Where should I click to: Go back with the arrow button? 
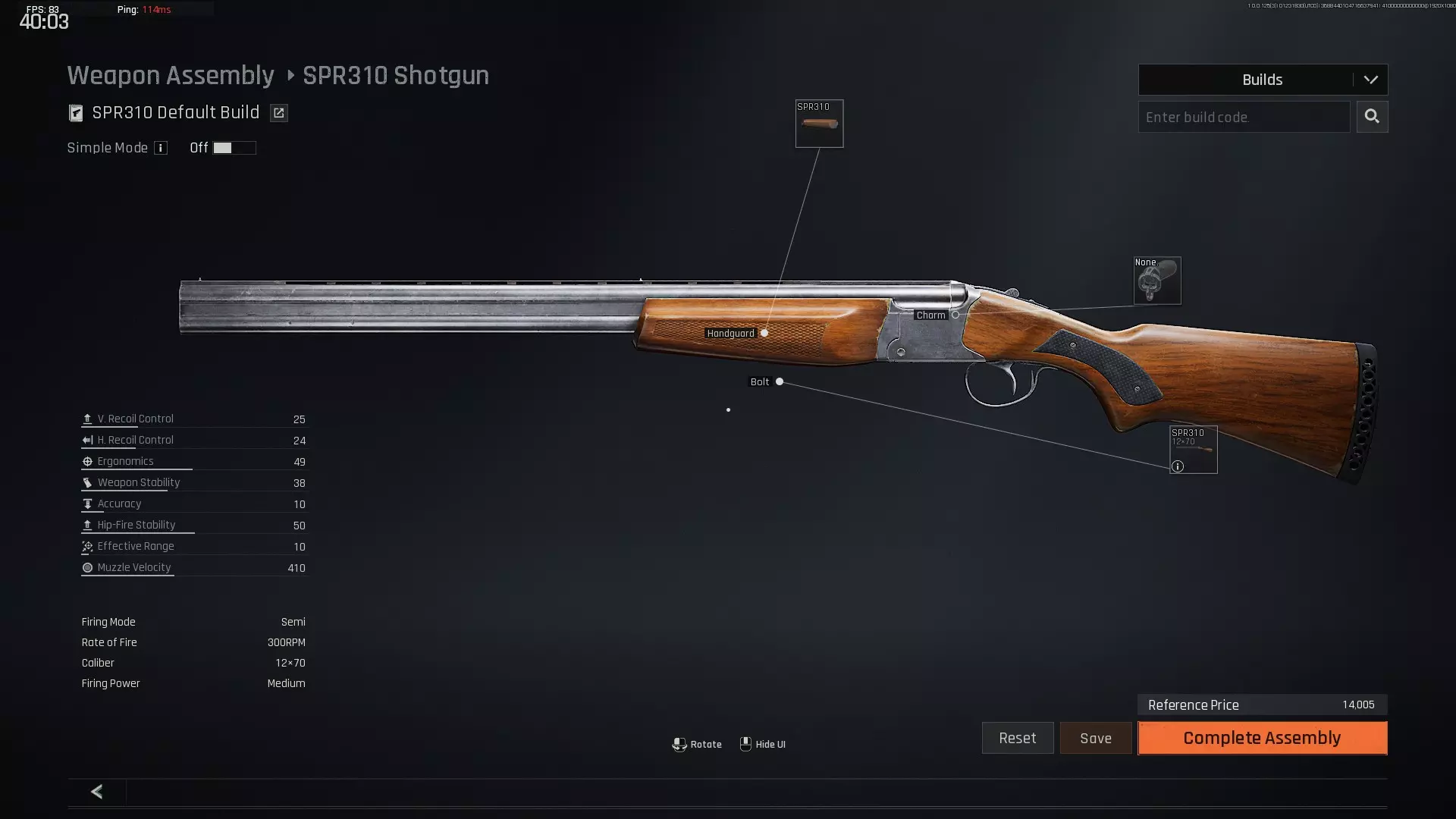(96, 792)
